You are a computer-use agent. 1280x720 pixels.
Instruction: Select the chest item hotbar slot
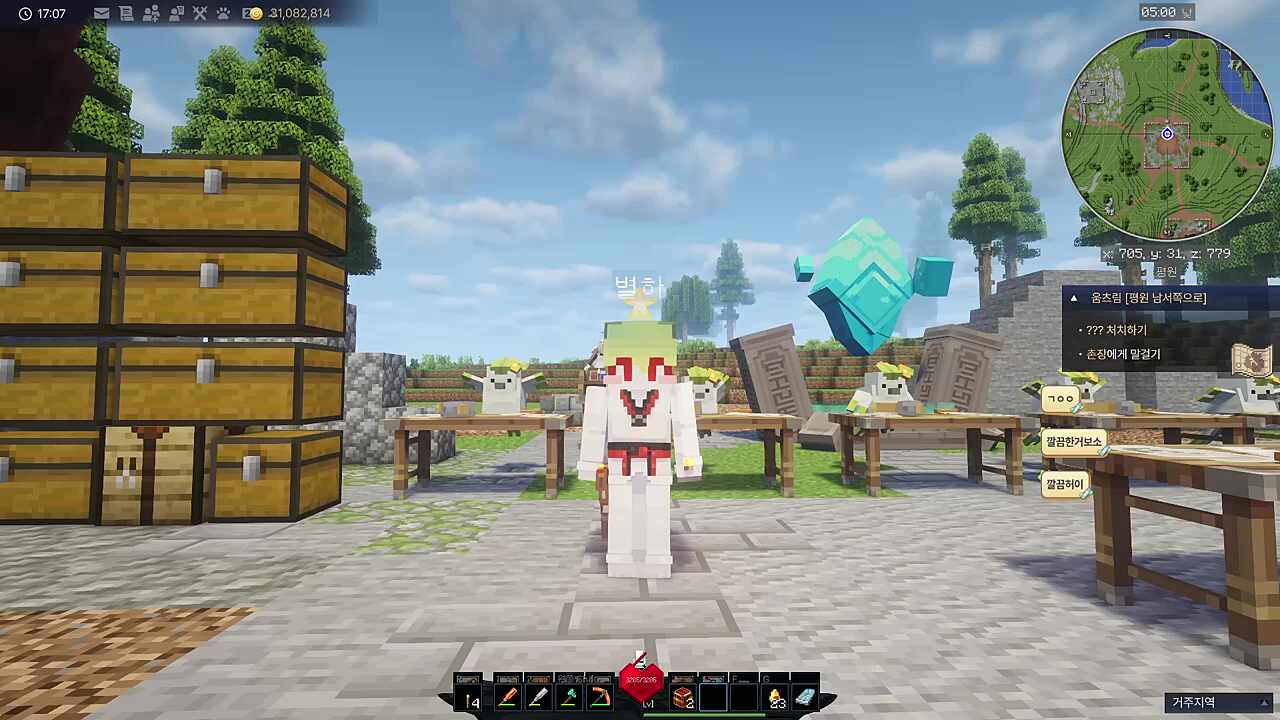683,697
